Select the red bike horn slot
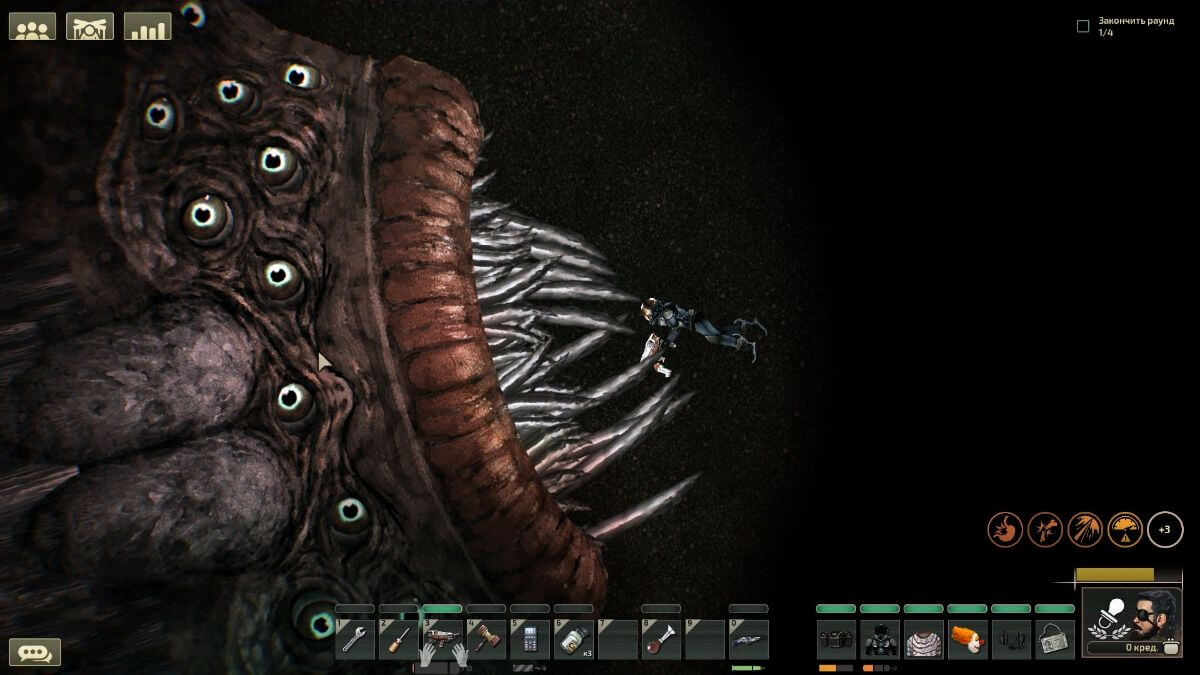The width and height of the screenshot is (1200, 675). click(661, 639)
